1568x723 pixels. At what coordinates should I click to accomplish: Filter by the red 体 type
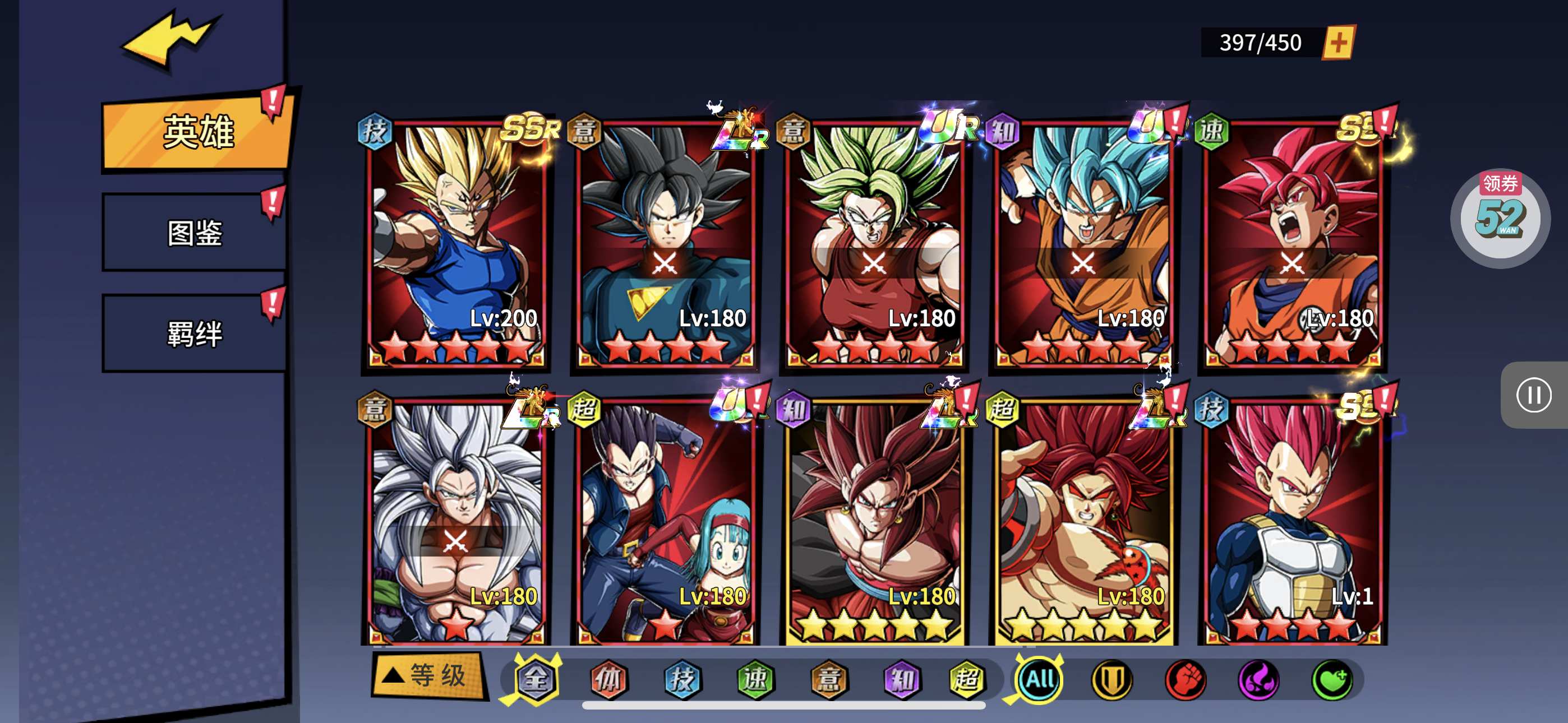pyautogui.click(x=608, y=679)
